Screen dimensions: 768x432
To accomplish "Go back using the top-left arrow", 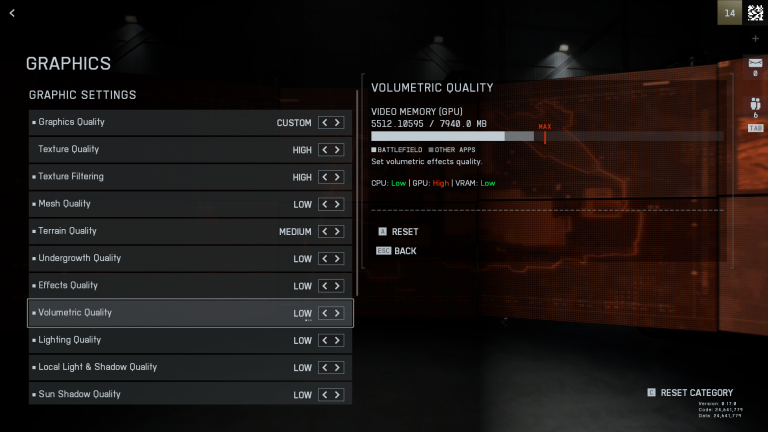I will [x=12, y=13].
